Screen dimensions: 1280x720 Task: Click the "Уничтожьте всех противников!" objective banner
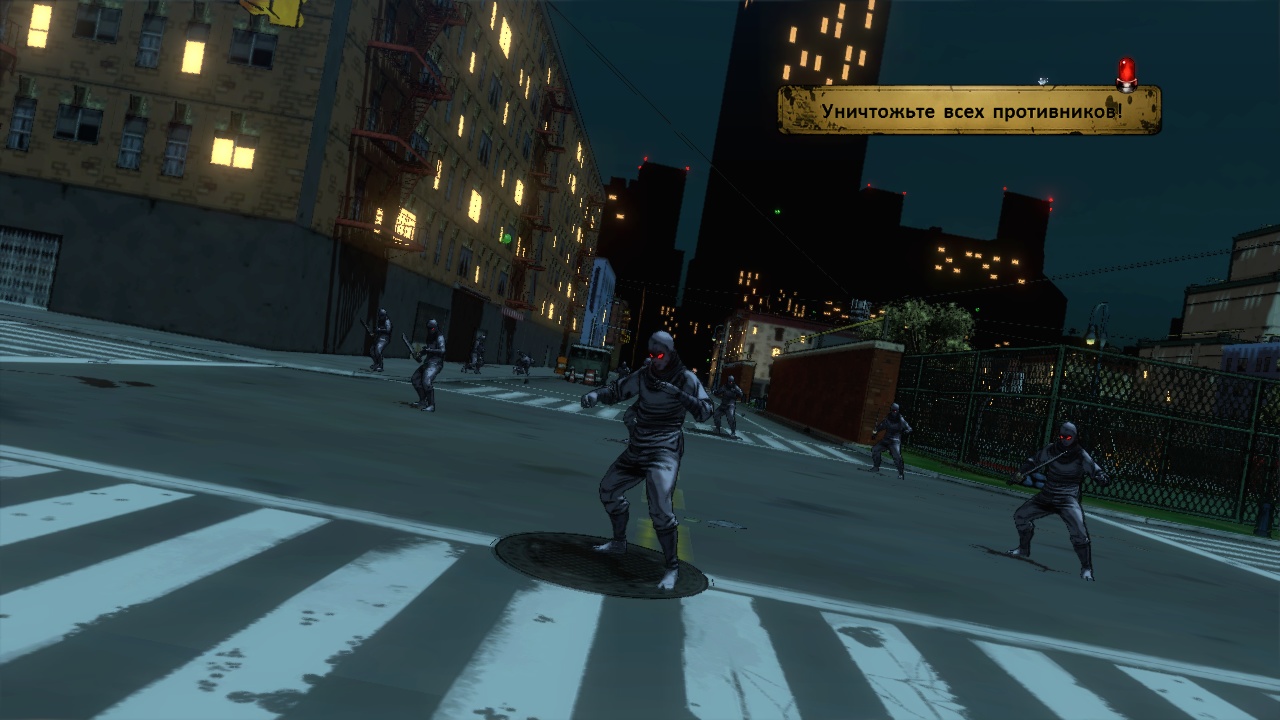969,110
